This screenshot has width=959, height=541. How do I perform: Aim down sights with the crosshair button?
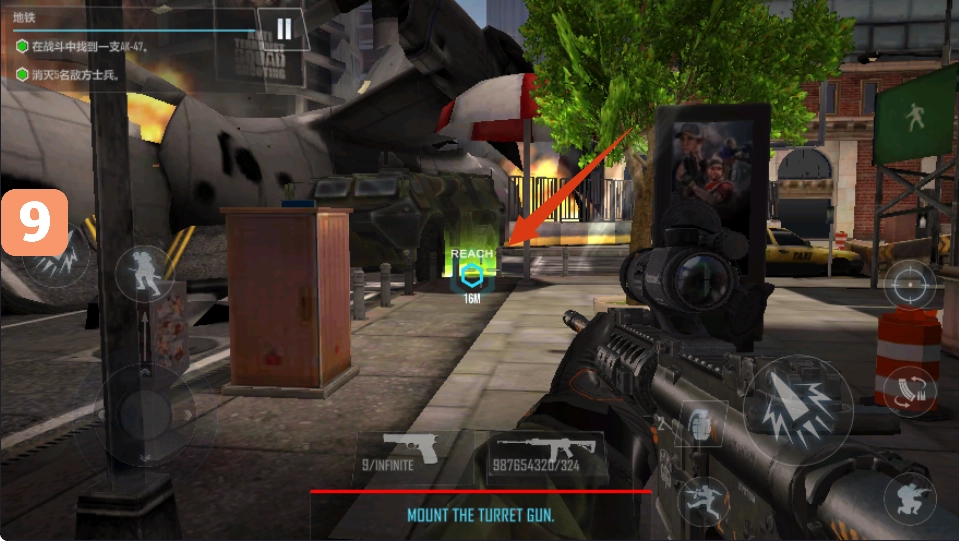tap(909, 284)
